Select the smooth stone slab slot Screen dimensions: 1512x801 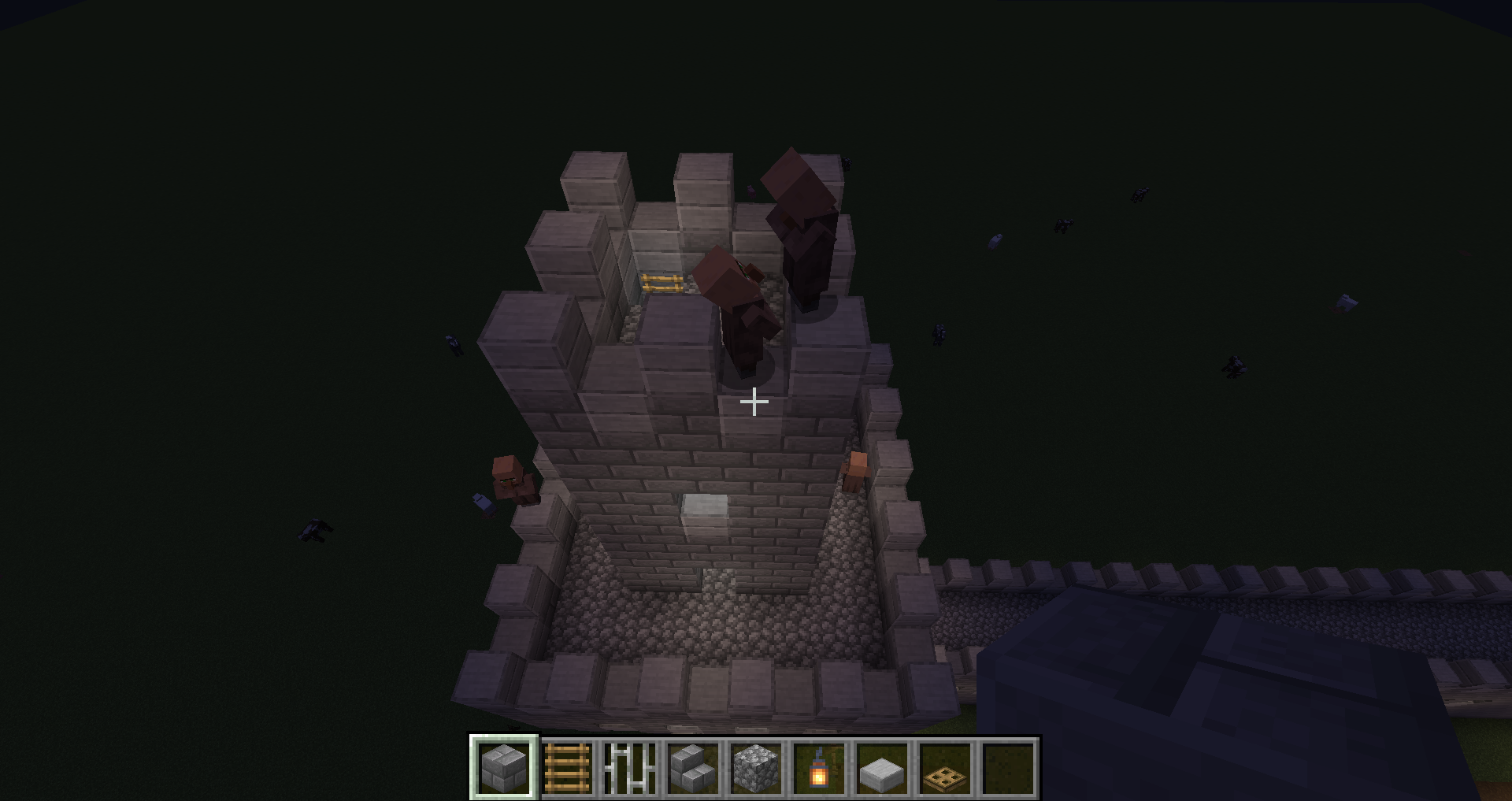882,768
